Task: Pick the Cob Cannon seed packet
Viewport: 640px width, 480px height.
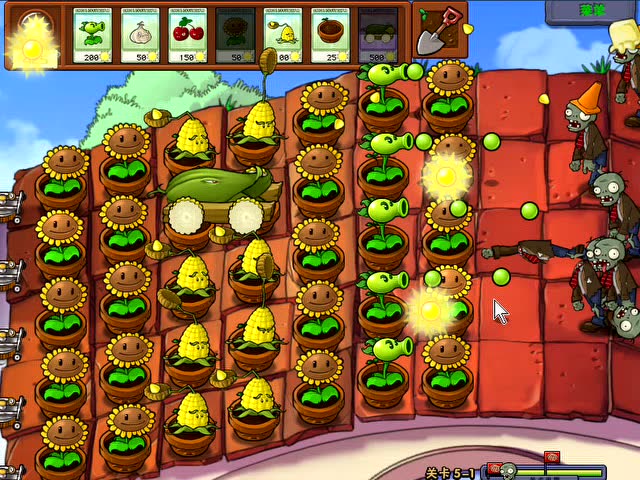Action: [x=378, y=35]
